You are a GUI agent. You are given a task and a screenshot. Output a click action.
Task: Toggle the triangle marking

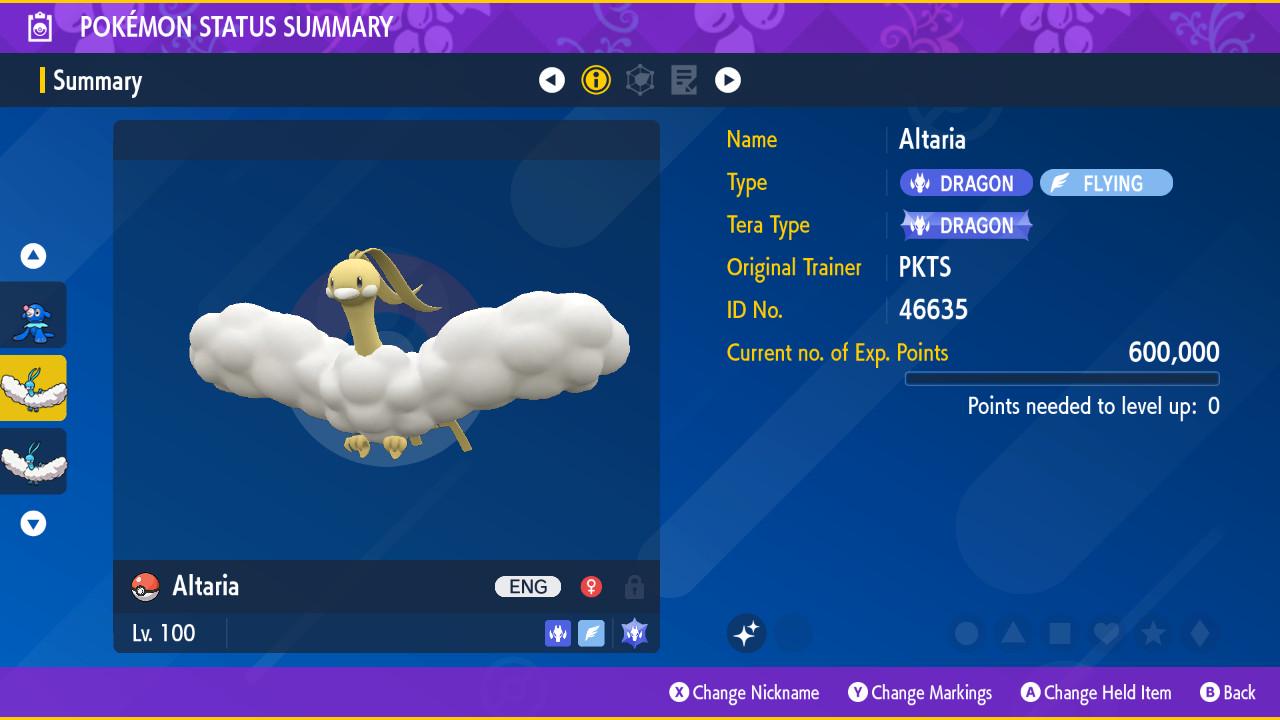(1013, 633)
